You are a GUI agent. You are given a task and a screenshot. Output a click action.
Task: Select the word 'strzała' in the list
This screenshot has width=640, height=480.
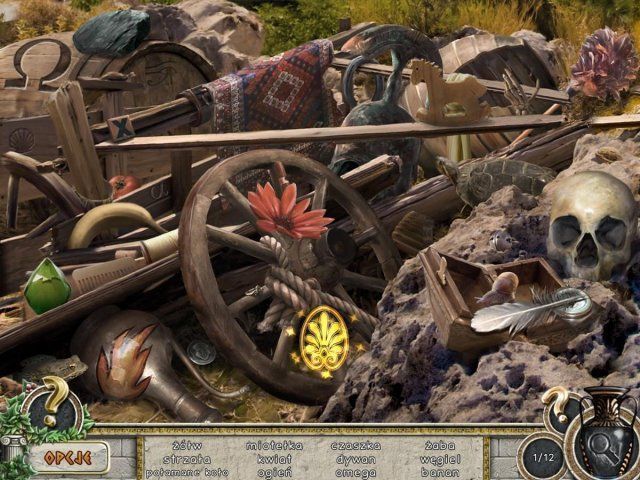pyautogui.click(x=186, y=459)
